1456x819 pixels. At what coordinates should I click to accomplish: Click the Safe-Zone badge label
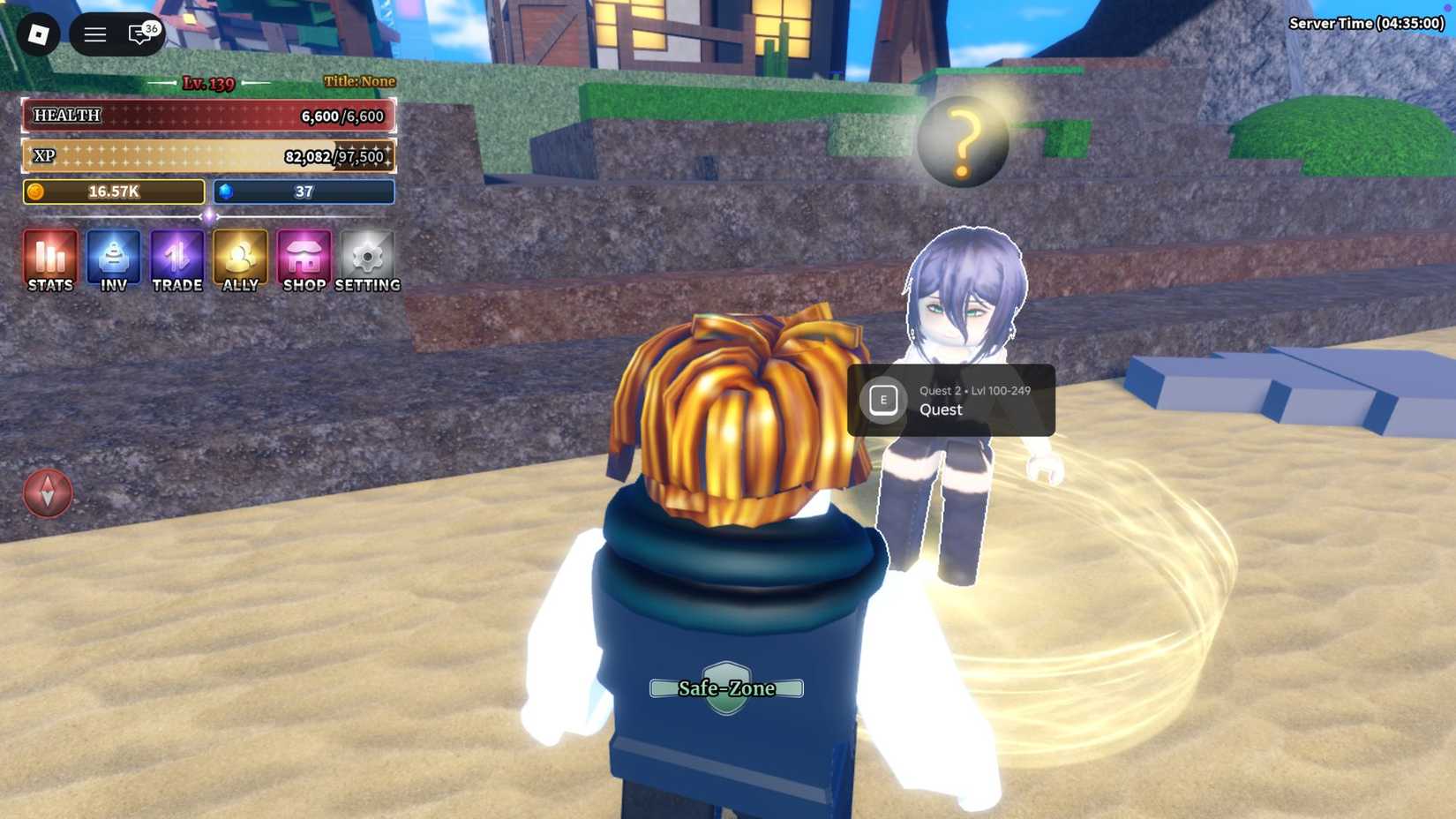point(725,688)
